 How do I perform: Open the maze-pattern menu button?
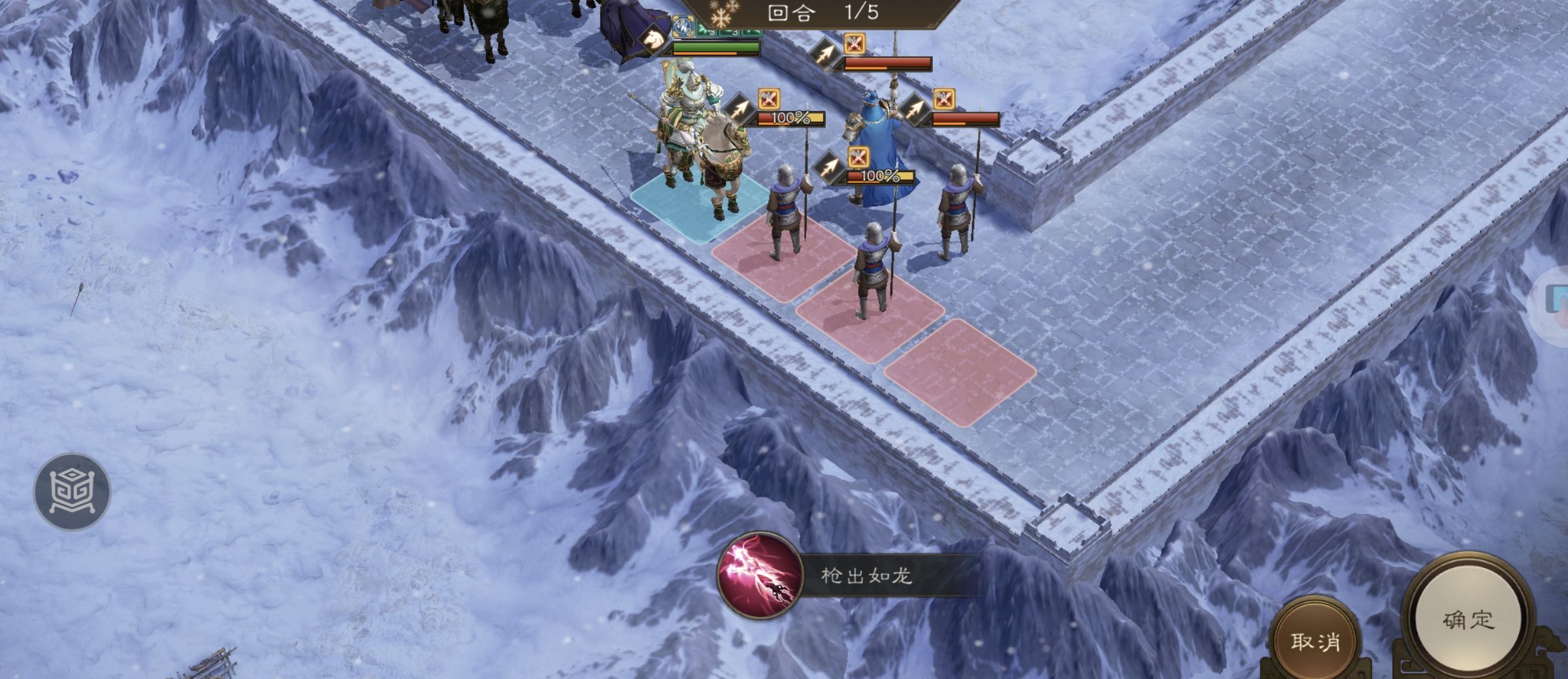[x=73, y=491]
